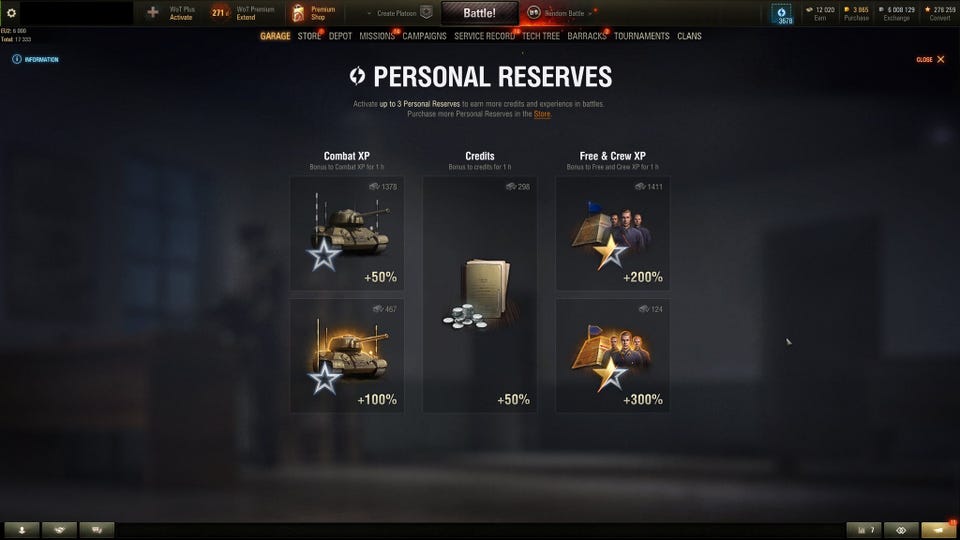Open the settings gear menu
Screen dimensions: 960x540
12,13
